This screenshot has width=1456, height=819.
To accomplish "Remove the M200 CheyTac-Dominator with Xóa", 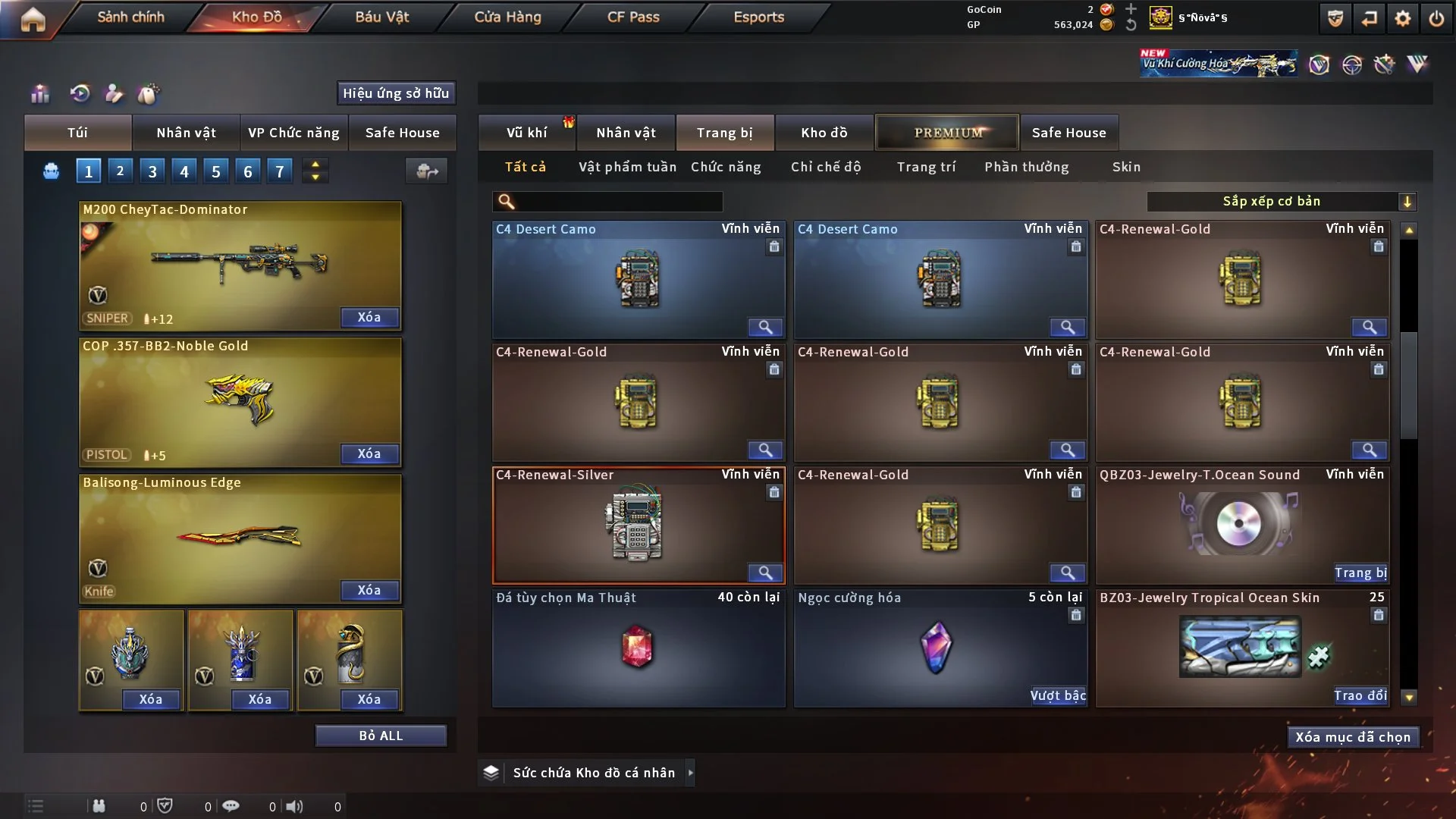I will [369, 317].
